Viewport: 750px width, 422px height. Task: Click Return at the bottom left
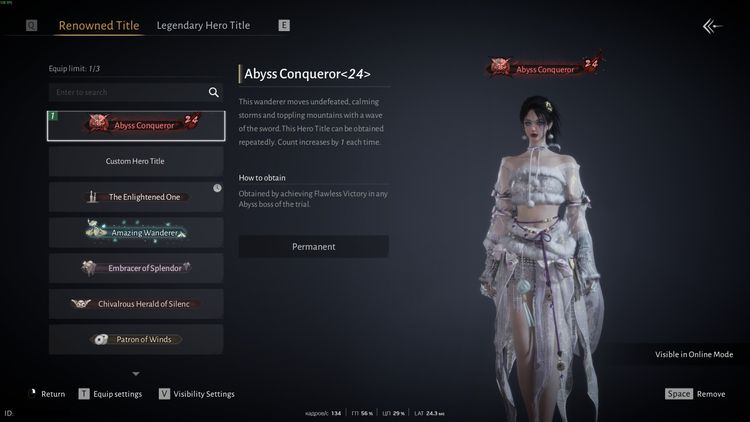coord(48,394)
